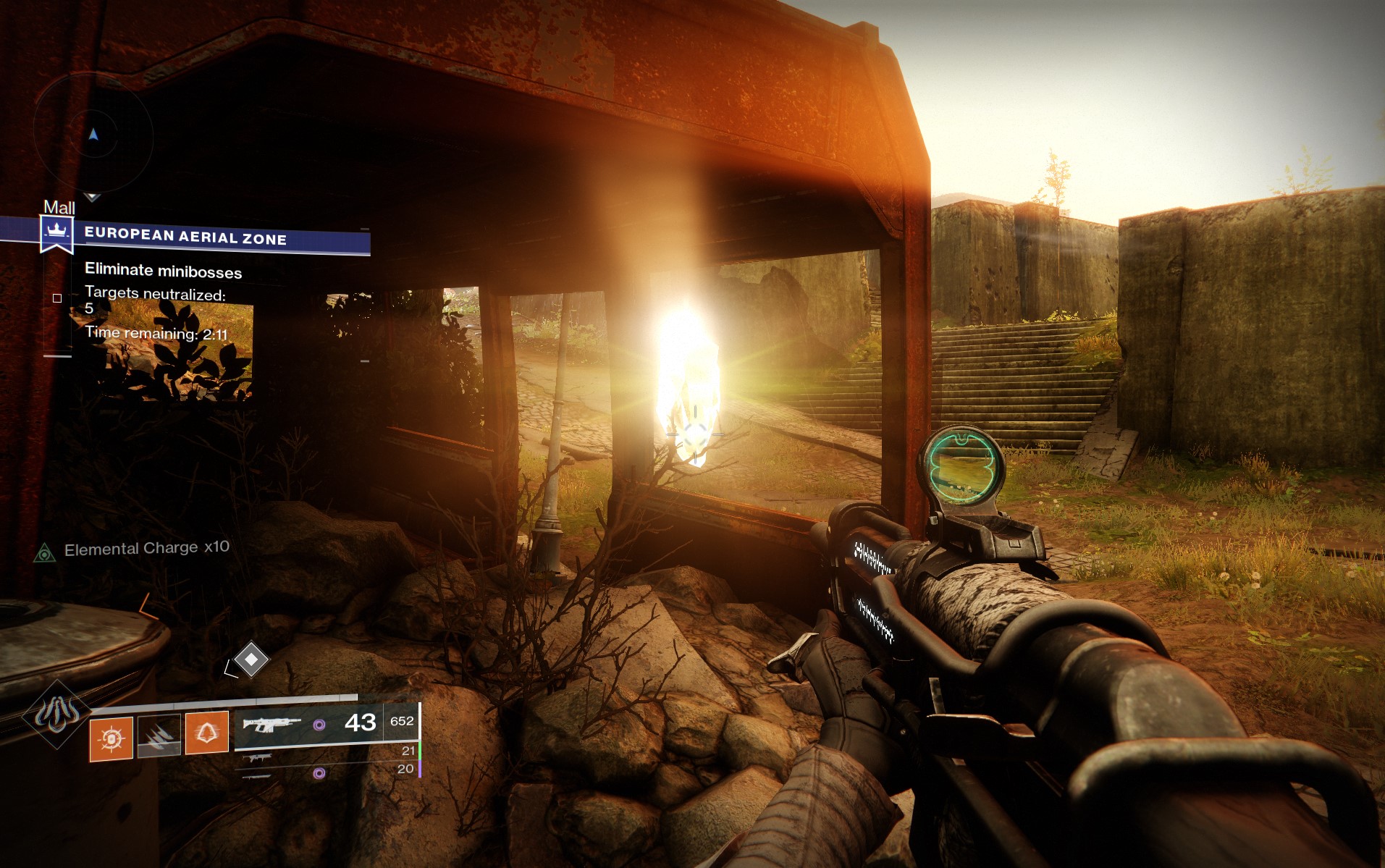Click the Elemental Charge buff icon

click(45, 554)
